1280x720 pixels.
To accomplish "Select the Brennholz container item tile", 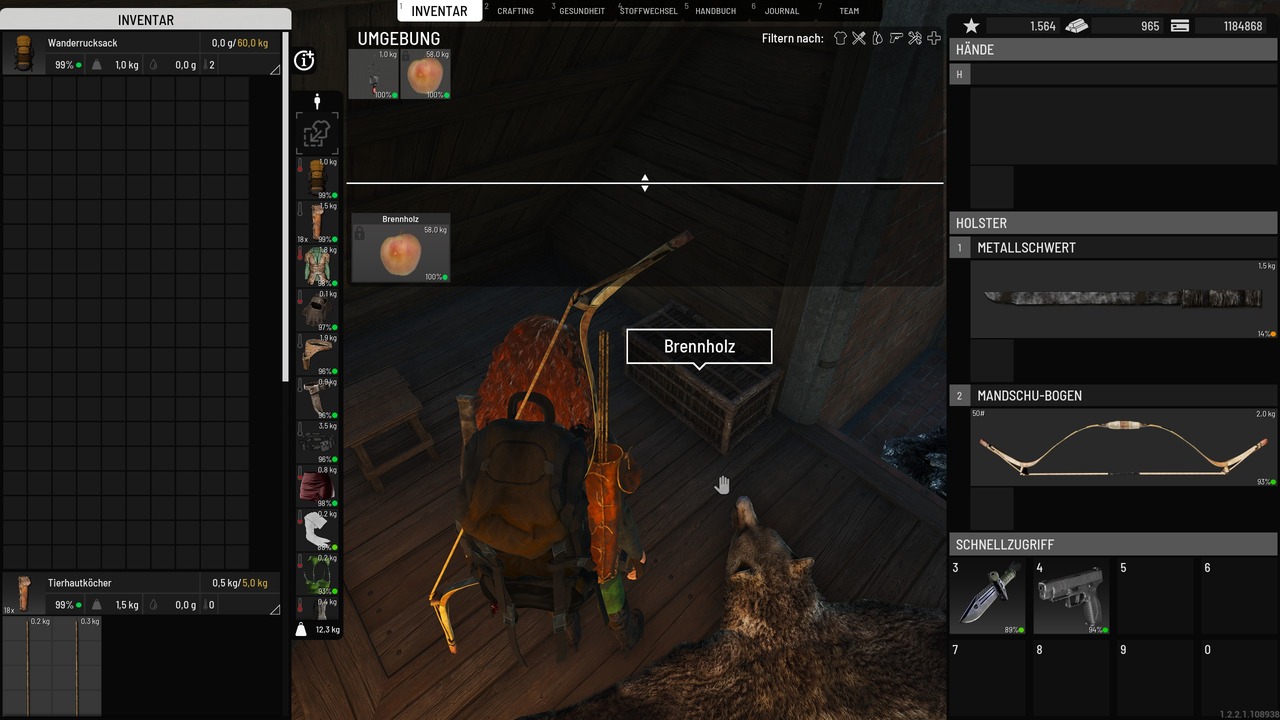I will tap(401, 247).
